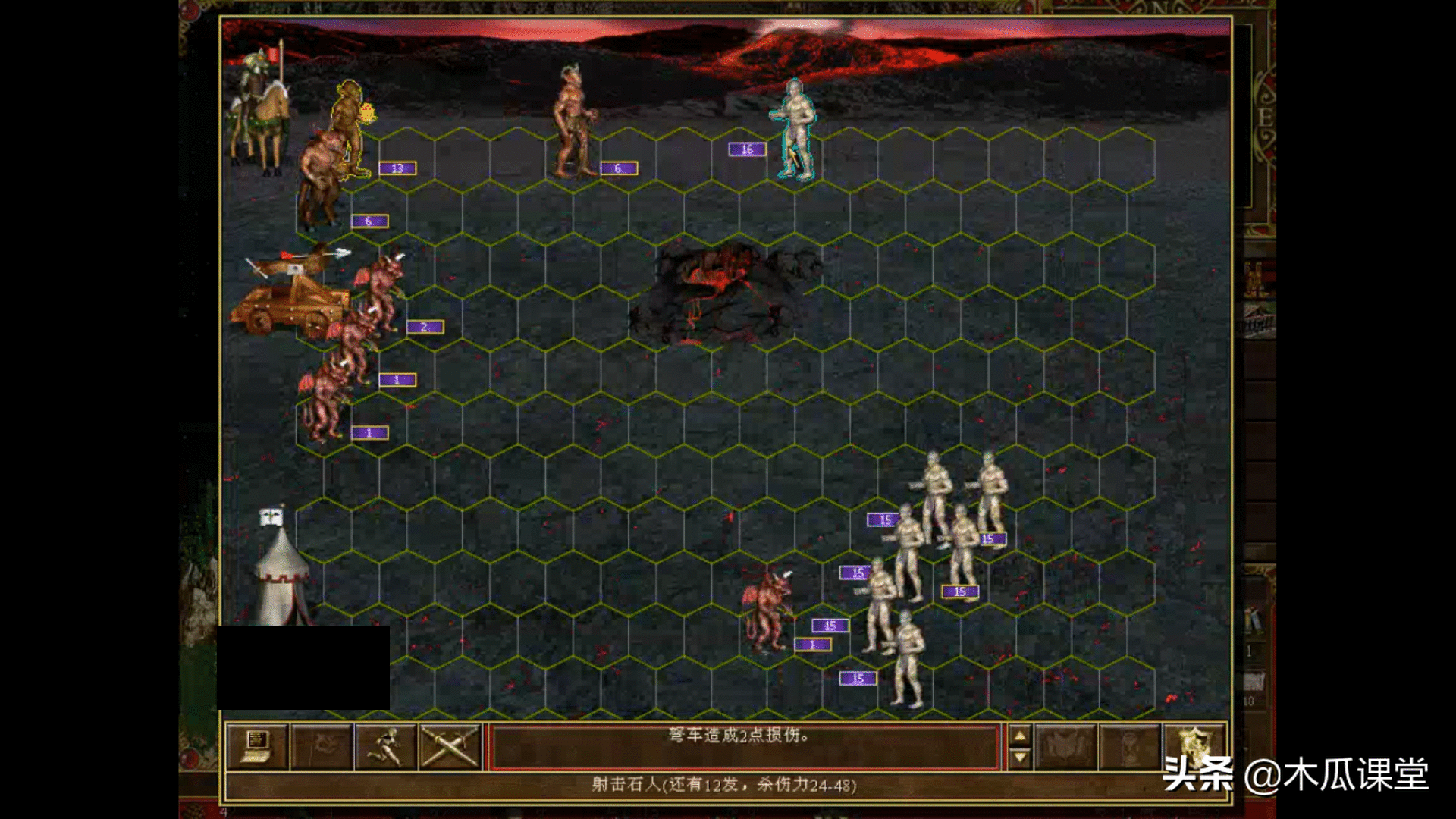Image resolution: width=1456 pixels, height=819 pixels.
Task: Show earlier combat log with up arrow
Action: tap(1020, 736)
